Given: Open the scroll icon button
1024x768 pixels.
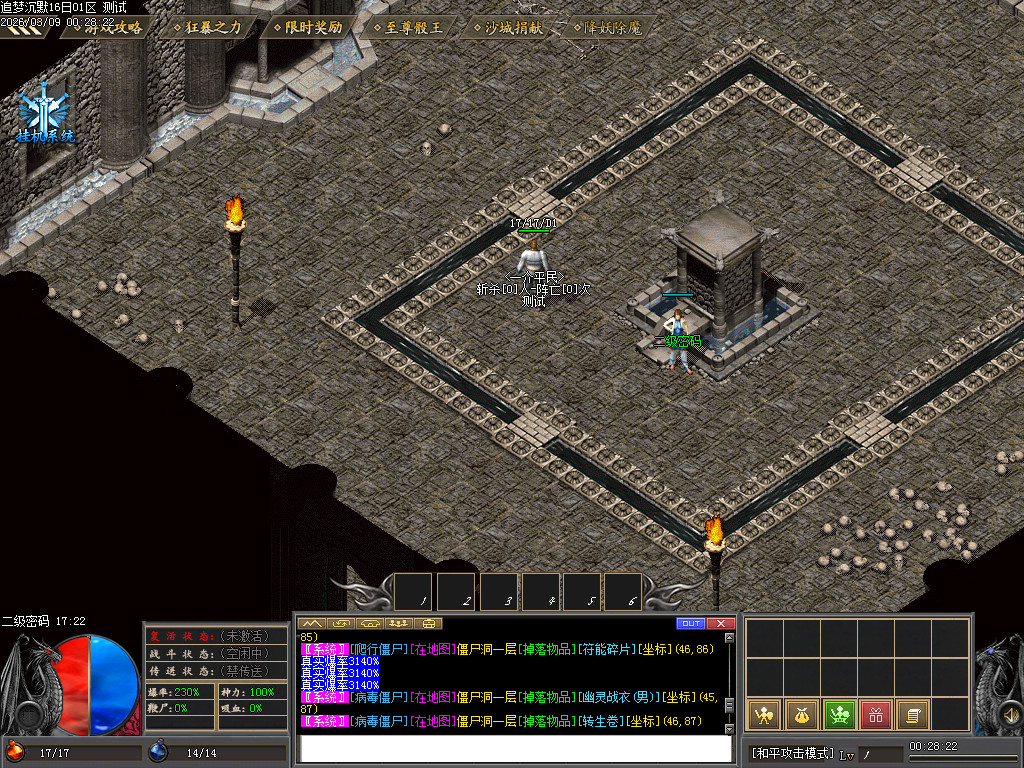Looking at the screenshot, I should pyautogui.click(x=912, y=714).
